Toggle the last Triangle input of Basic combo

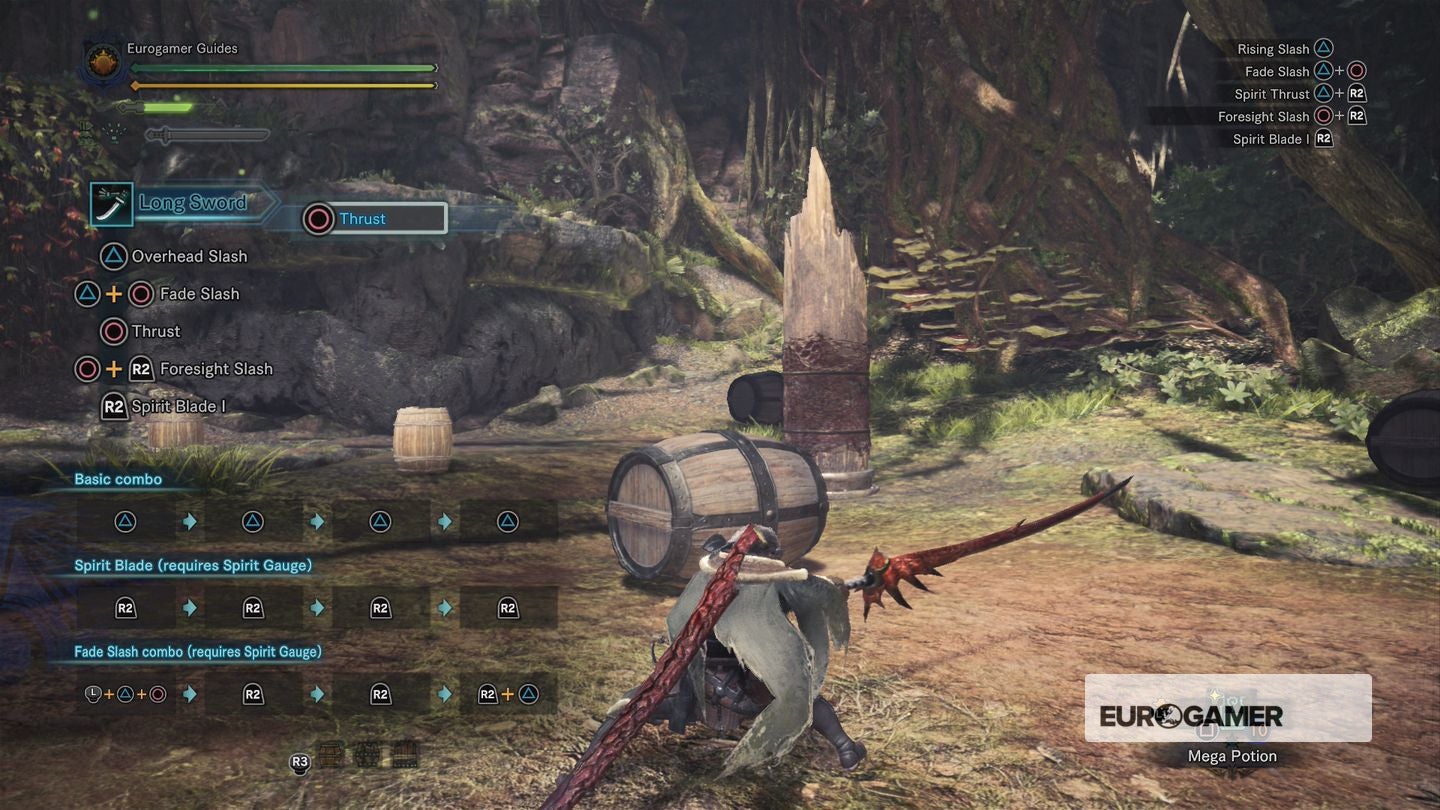coord(508,521)
